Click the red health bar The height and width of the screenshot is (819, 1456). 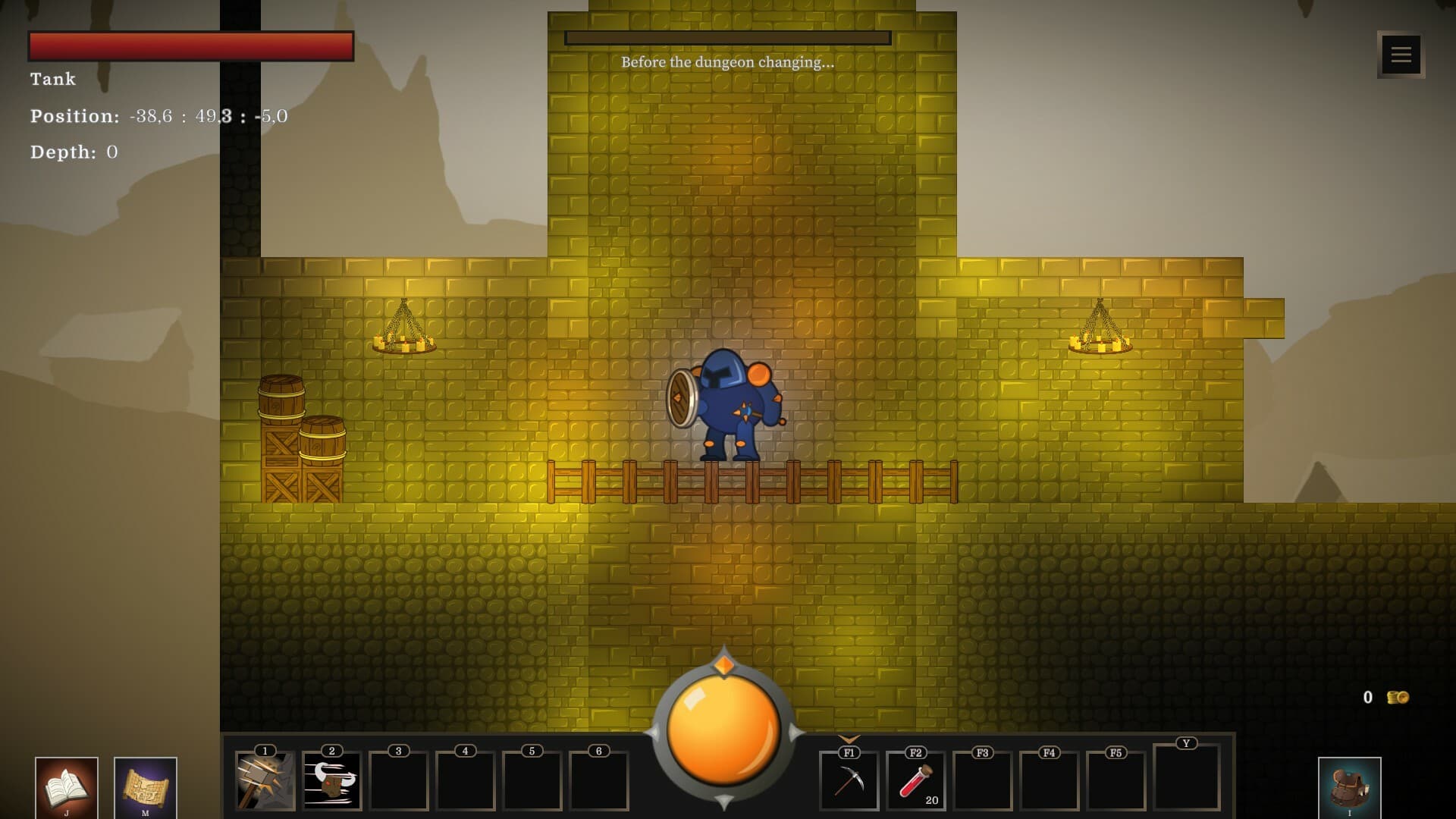point(190,45)
